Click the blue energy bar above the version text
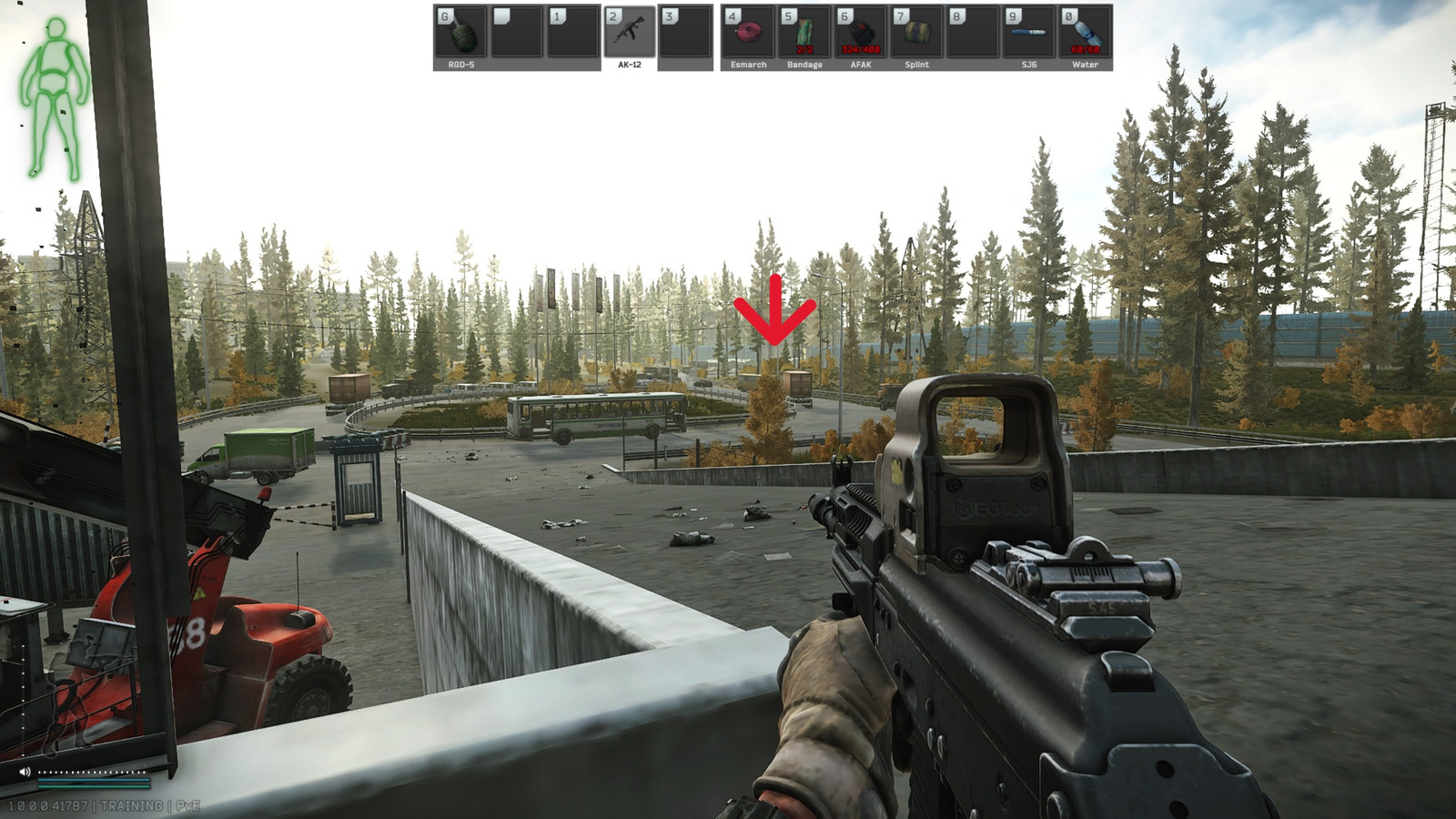Screen dimensions: 1456x819 [x=94, y=780]
